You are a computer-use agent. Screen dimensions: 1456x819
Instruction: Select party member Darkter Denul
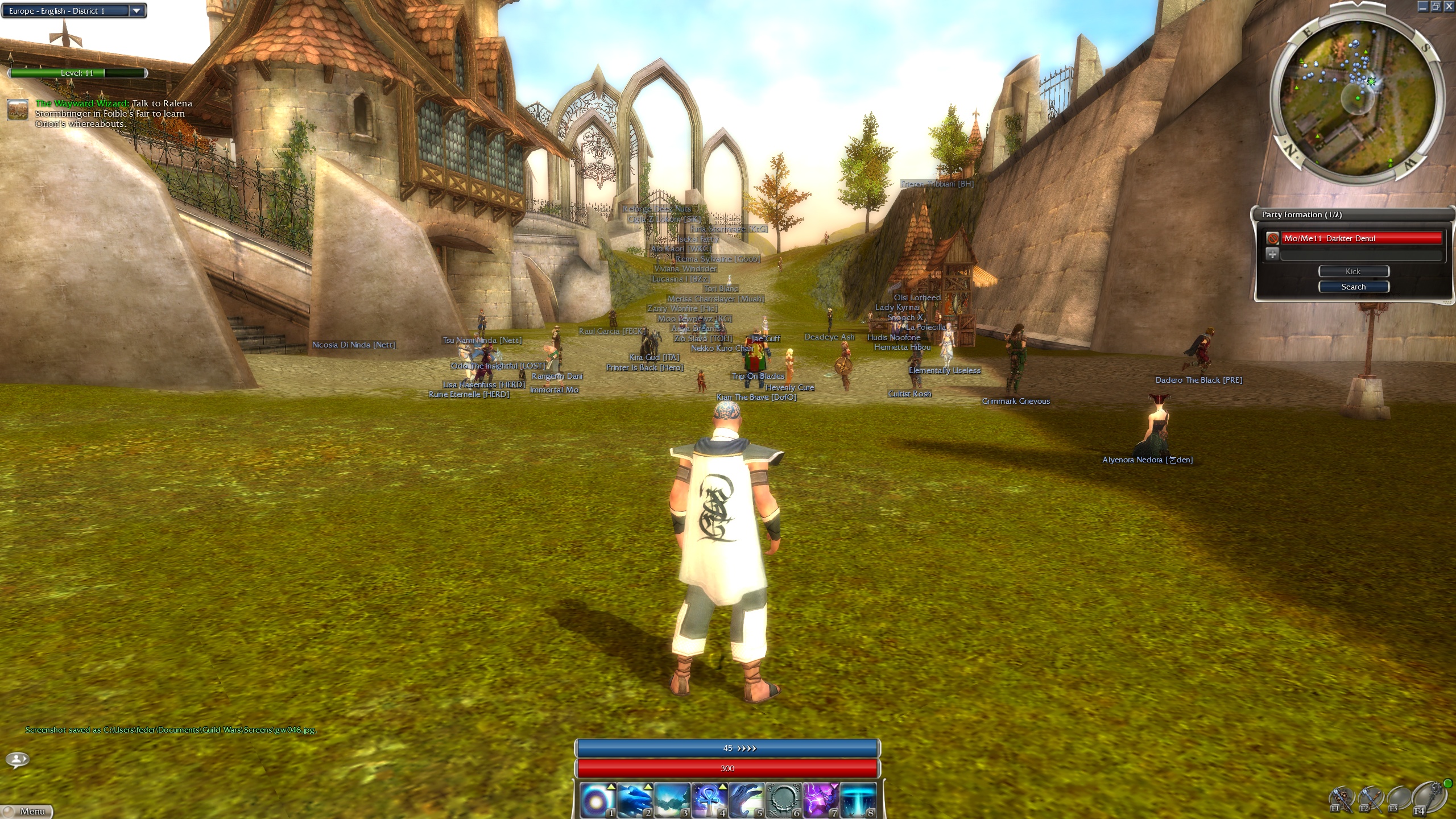point(1360,238)
